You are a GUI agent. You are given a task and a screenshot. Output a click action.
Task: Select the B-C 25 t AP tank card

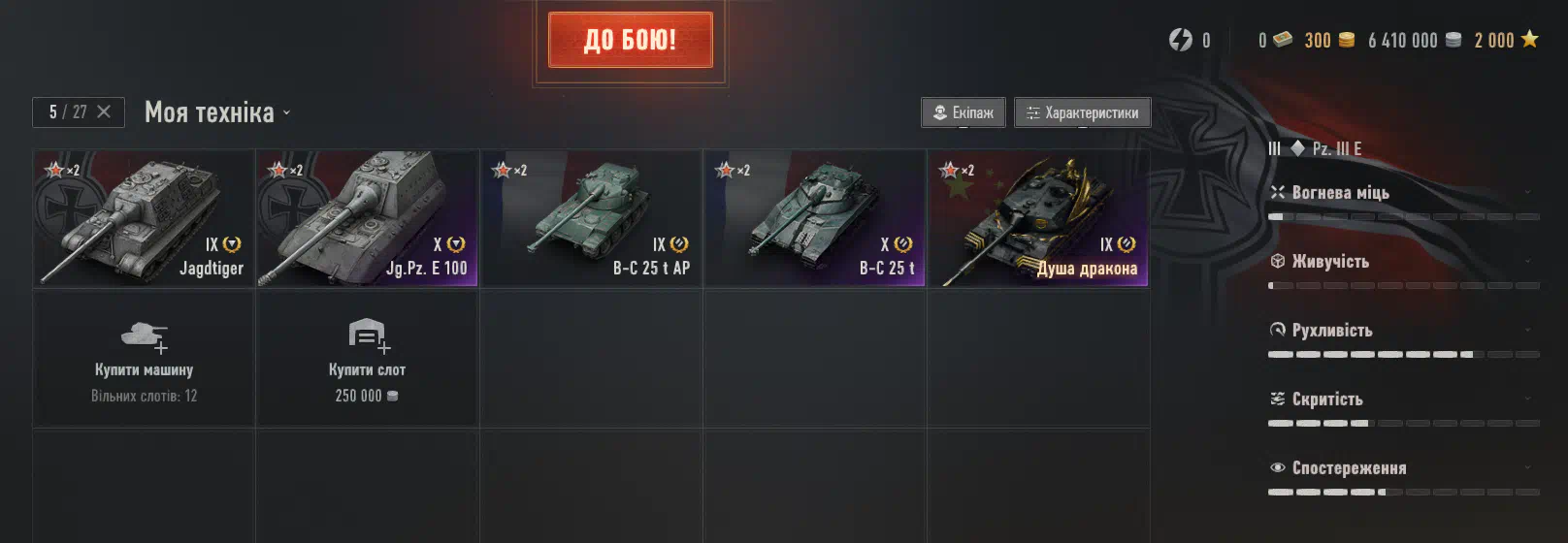pos(591,218)
